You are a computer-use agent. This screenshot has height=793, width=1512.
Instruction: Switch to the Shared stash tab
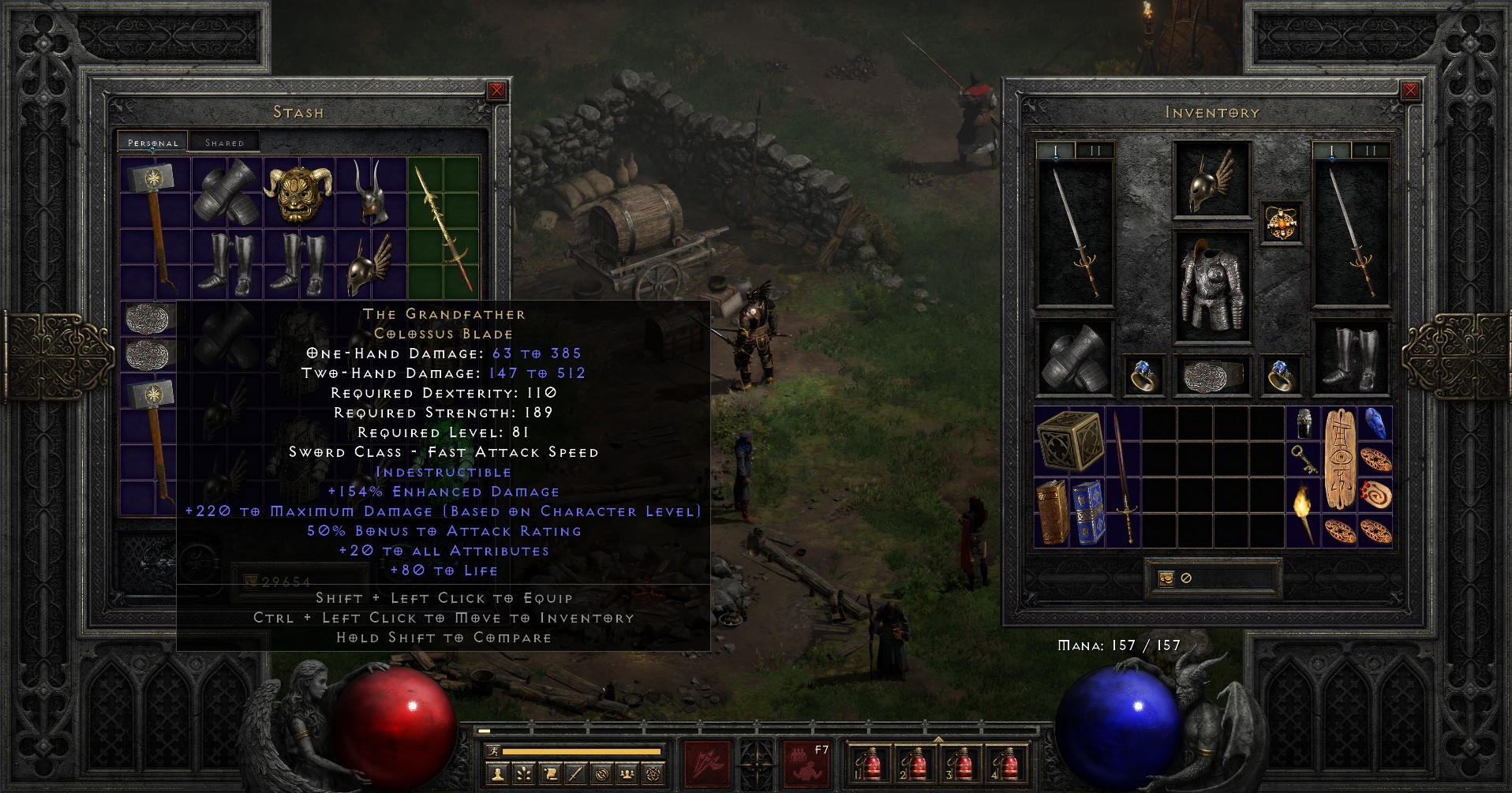[x=225, y=142]
